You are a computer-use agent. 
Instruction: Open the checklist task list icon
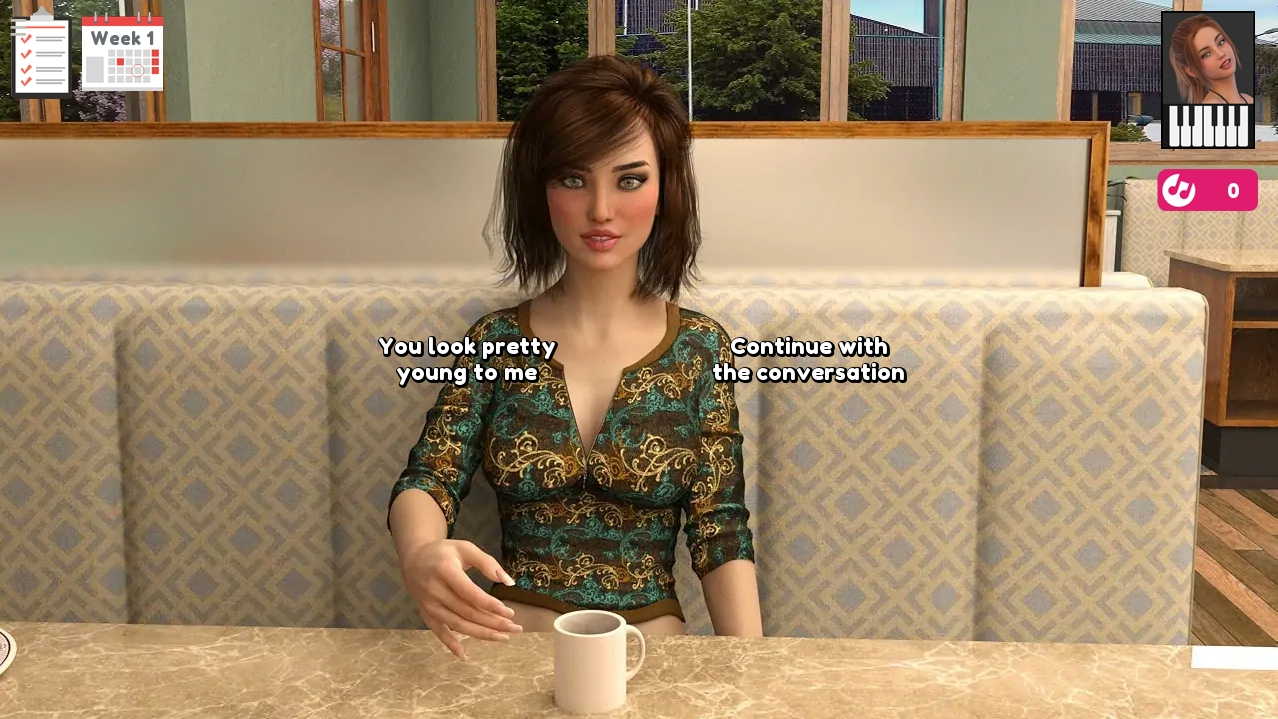[x=40, y=55]
